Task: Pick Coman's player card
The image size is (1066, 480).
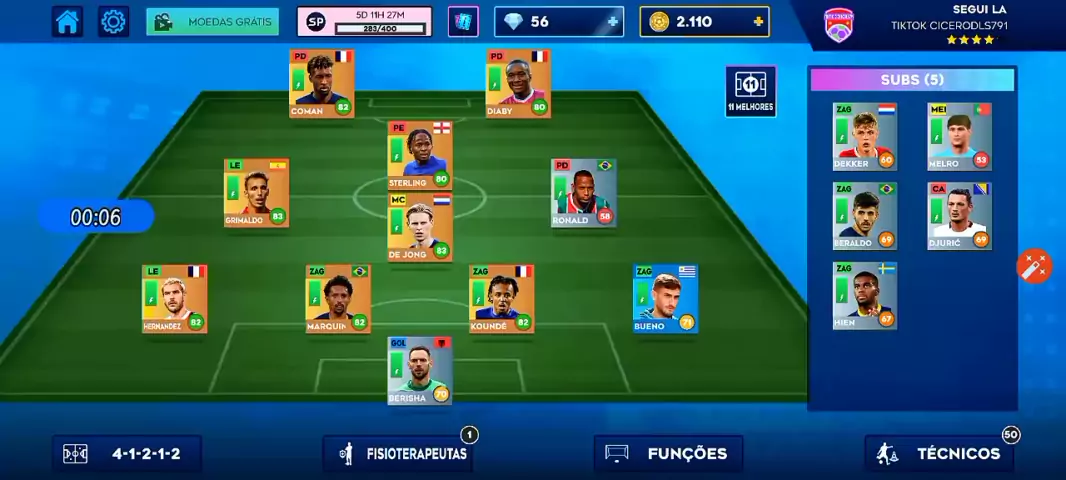Action: click(322, 84)
